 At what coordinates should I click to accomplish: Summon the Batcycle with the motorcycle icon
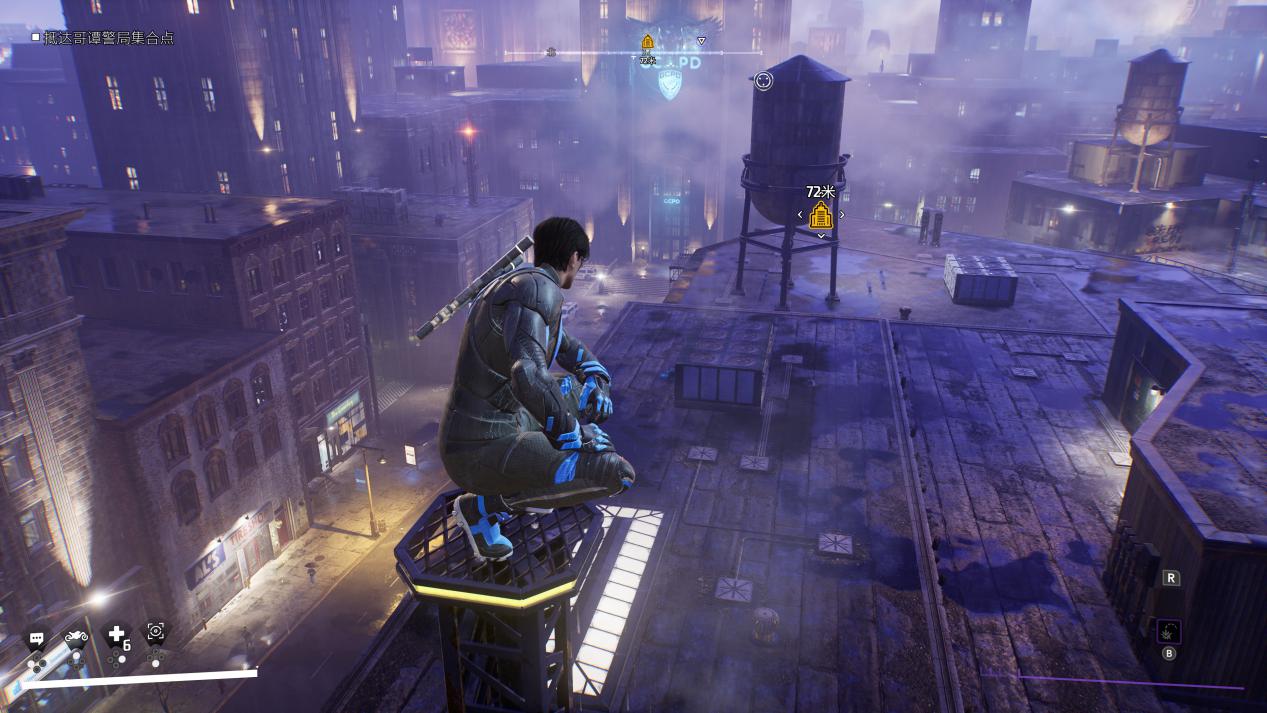(x=76, y=636)
